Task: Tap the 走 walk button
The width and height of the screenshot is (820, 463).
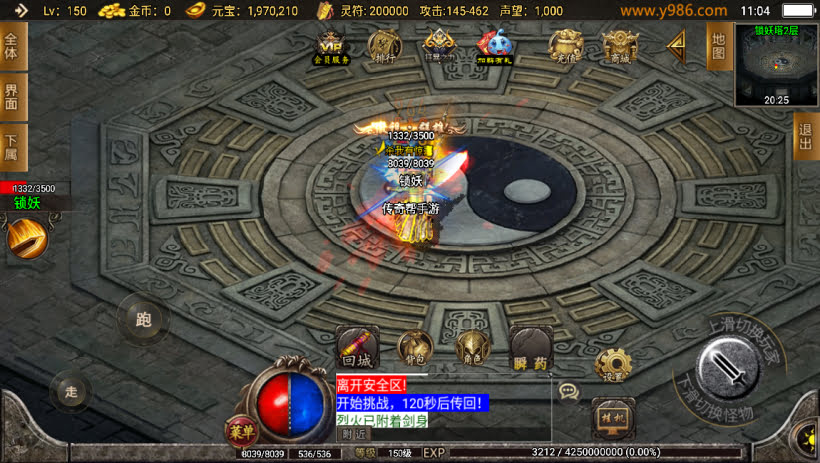Action: pos(70,390)
